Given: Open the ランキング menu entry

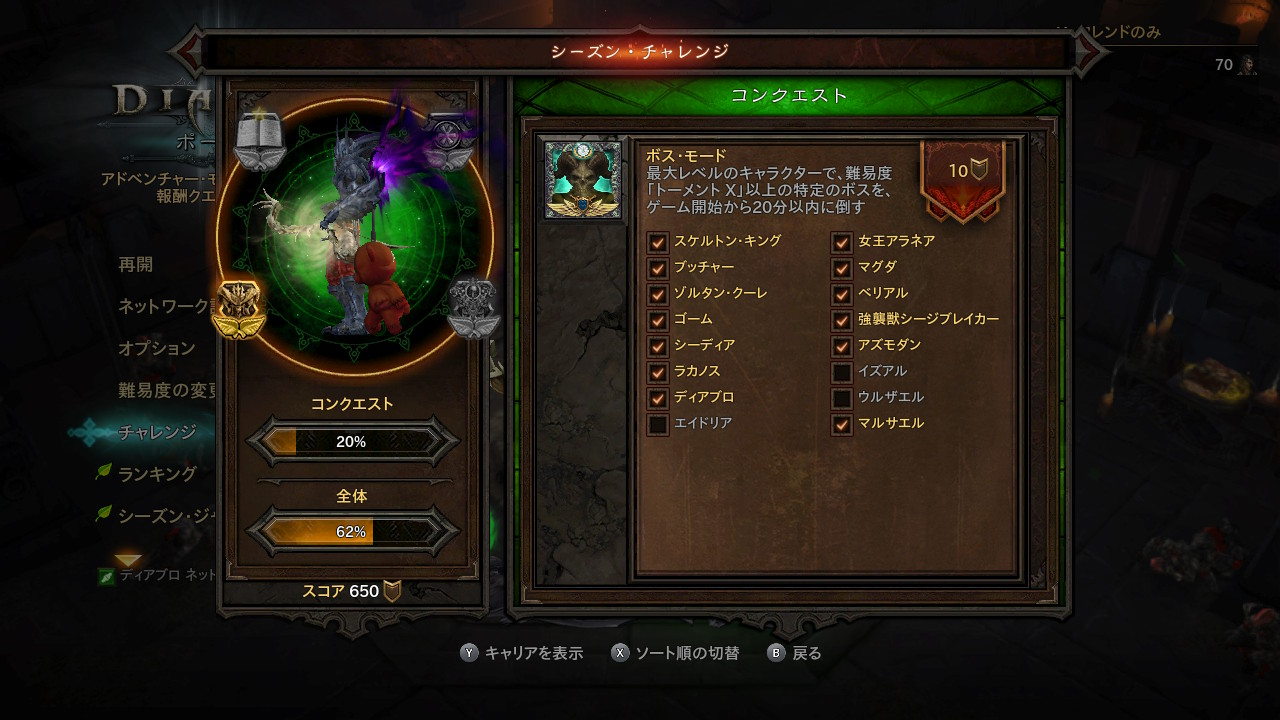Looking at the screenshot, I should [157, 474].
